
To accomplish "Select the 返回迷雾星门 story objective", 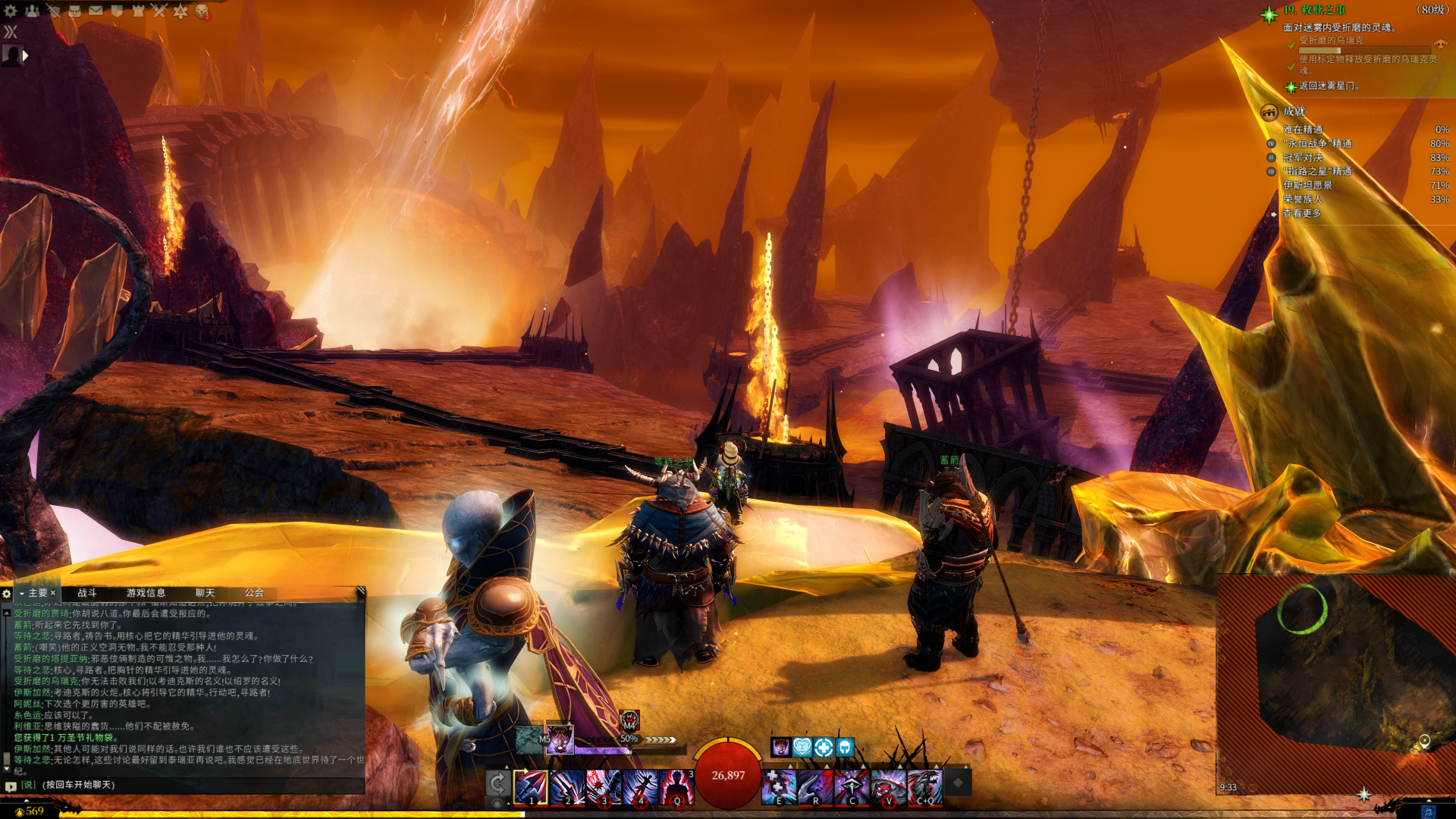I will [1329, 86].
